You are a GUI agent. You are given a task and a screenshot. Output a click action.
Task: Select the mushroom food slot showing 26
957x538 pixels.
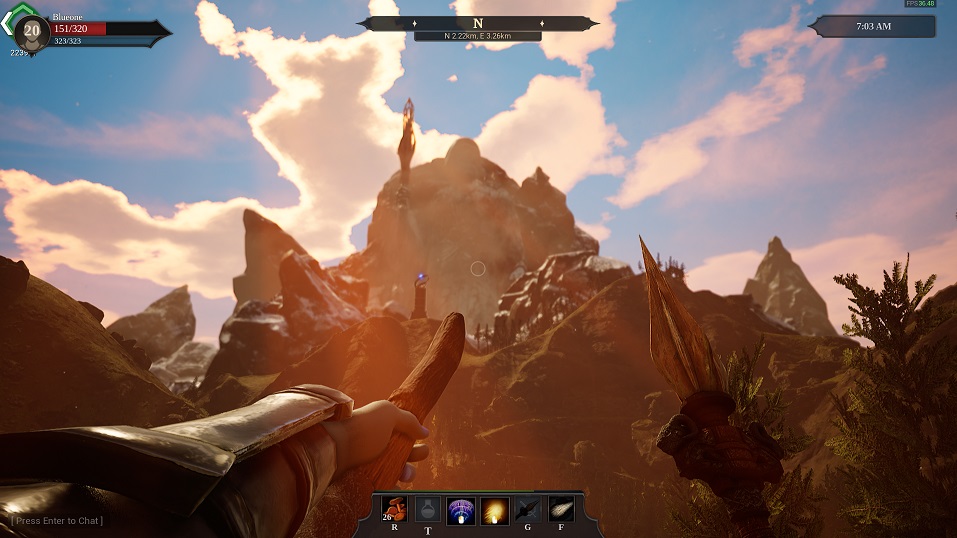tap(395, 510)
